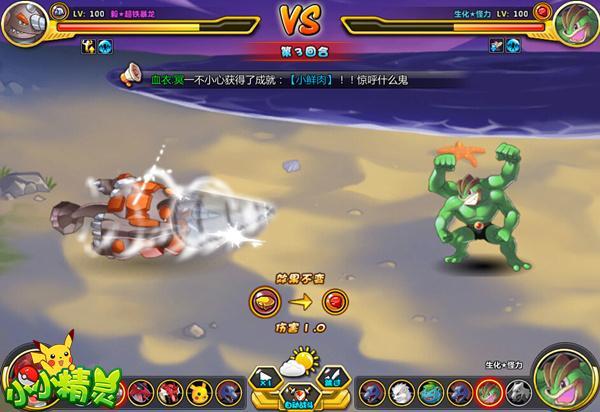
Task: Activate the auto battle button at bottom center
Action: (299, 398)
